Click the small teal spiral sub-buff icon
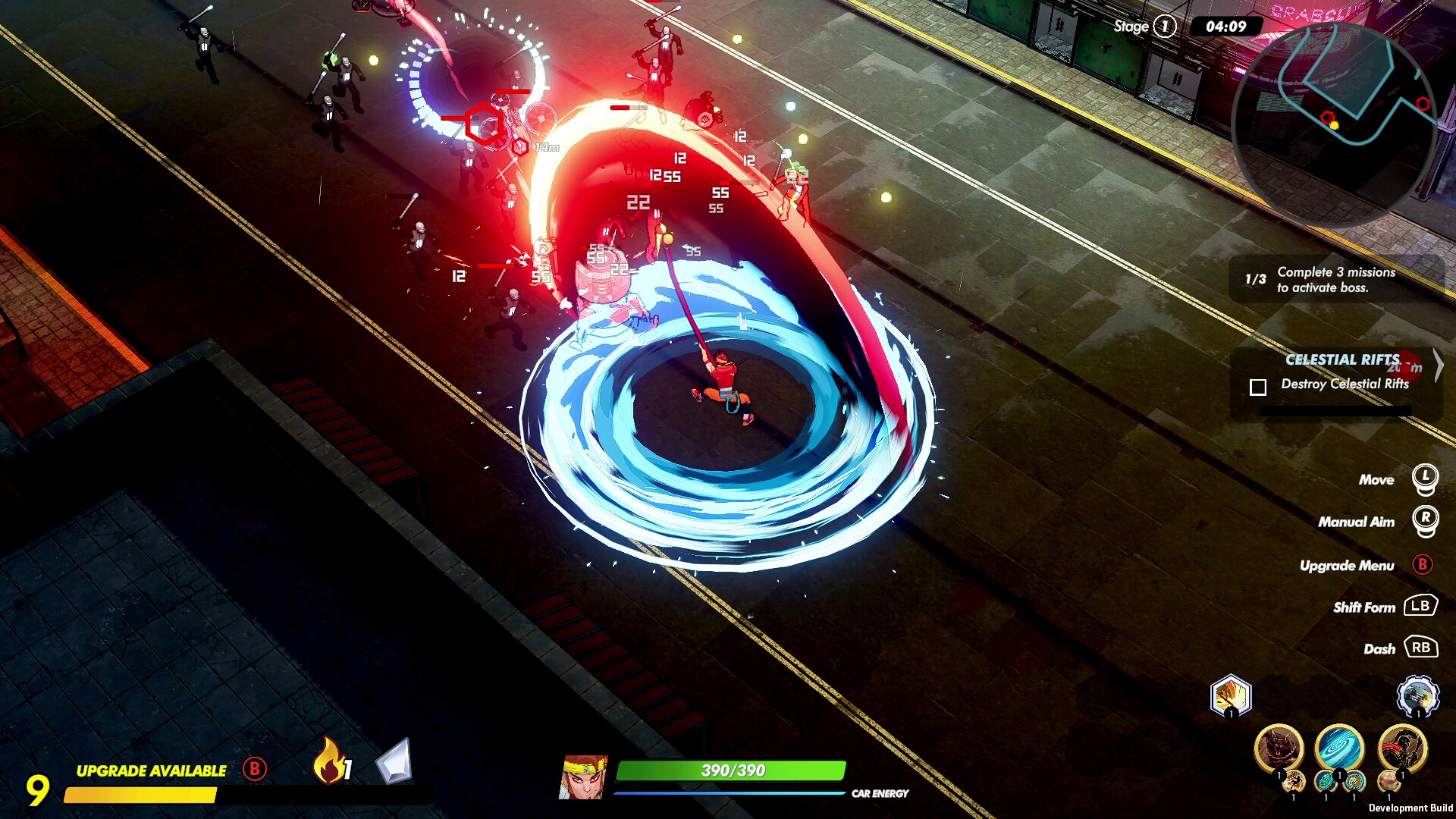Image resolution: width=1456 pixels, height=819 pixels. [1326, 781]
